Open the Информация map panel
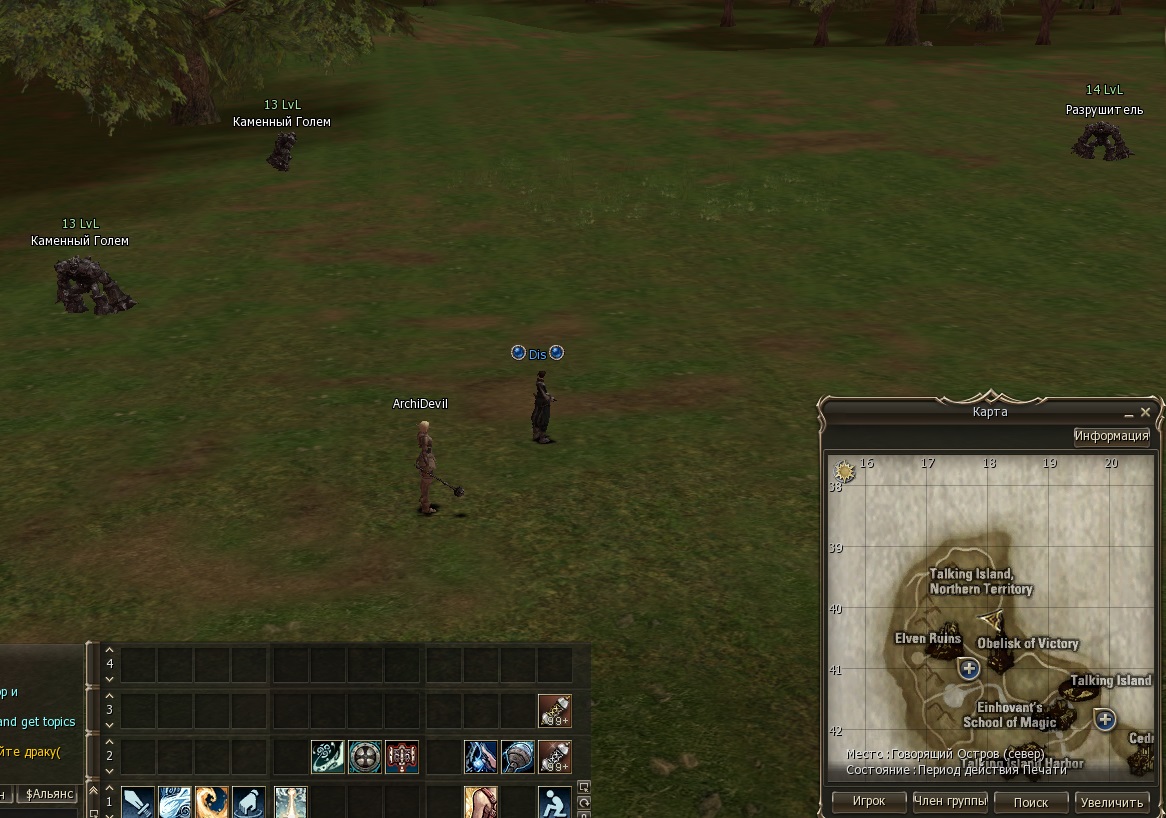The height and width of the screenshot is (818, 1166). tap(1111, 436)
